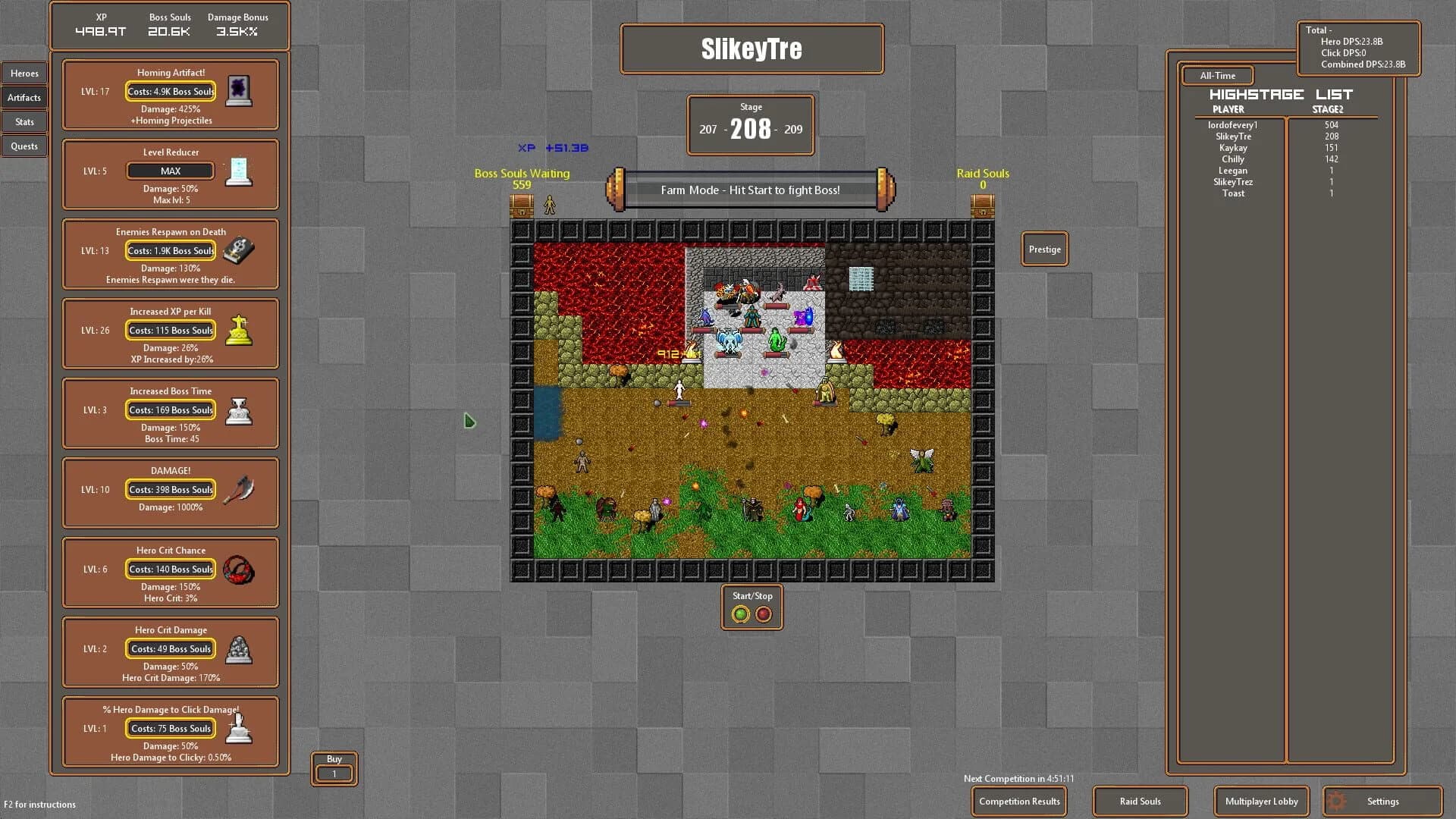Click the Prestige button
The width and height of the screenshot is (1456, 819).
1044,249
